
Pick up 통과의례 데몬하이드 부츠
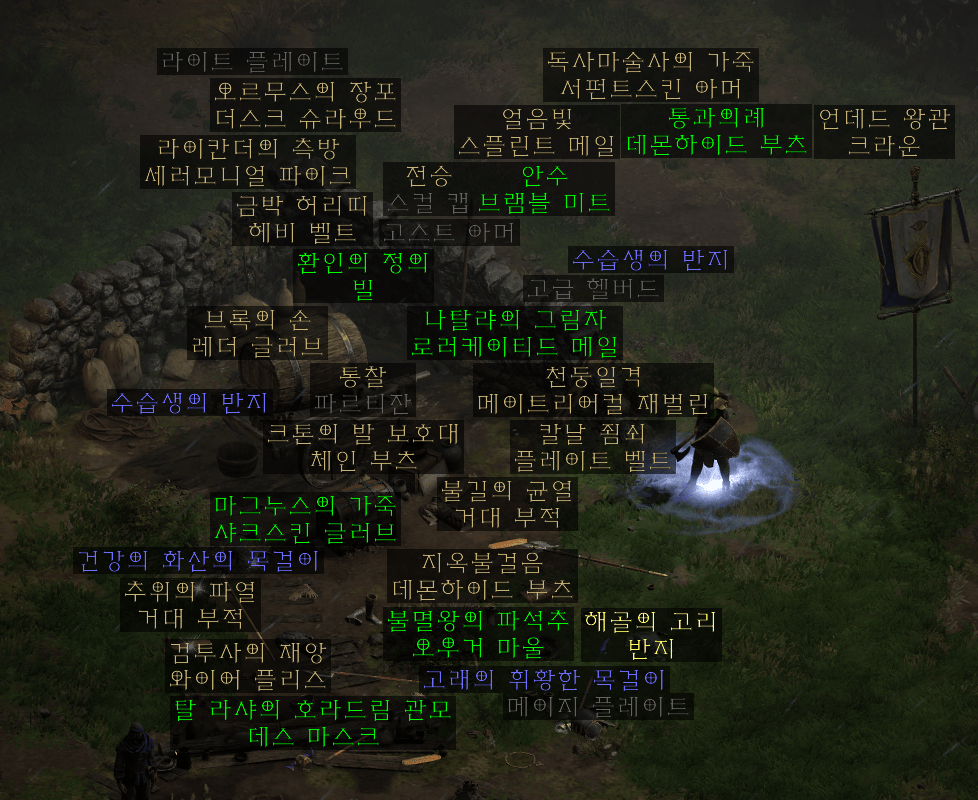click(x=716, y=131)
